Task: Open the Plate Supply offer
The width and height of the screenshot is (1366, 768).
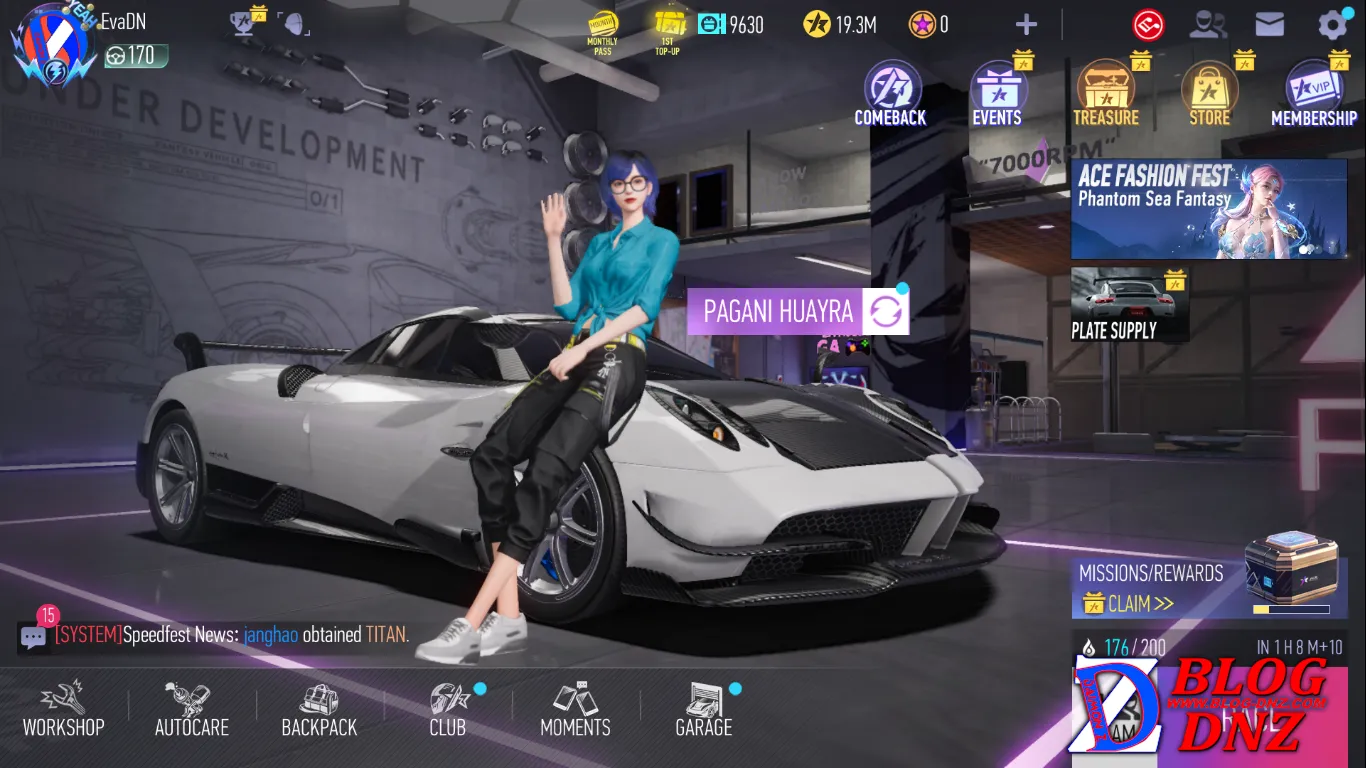Action: click(1129, 305)
